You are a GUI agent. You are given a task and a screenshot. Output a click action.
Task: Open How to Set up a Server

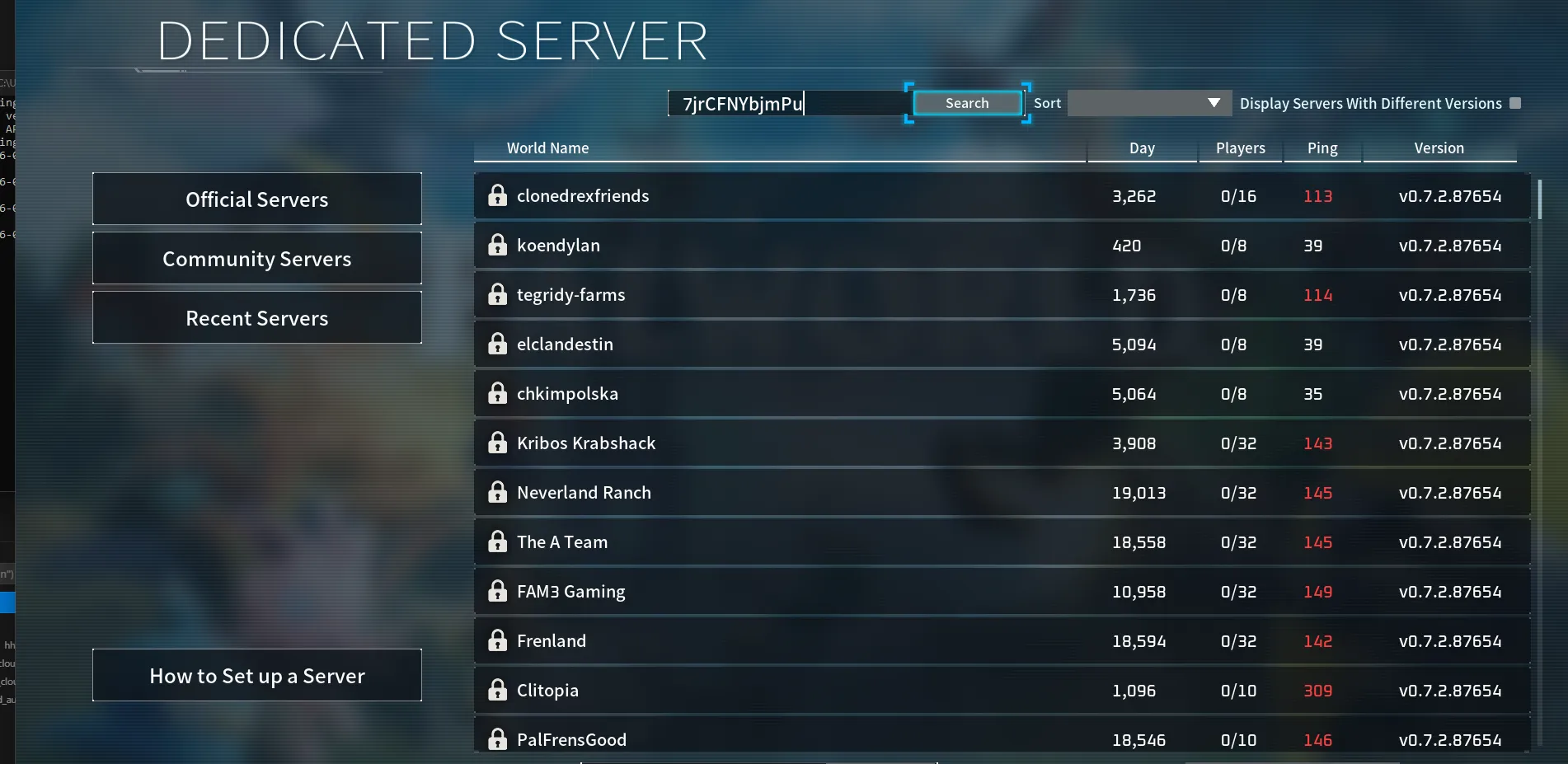pos(256,675)
